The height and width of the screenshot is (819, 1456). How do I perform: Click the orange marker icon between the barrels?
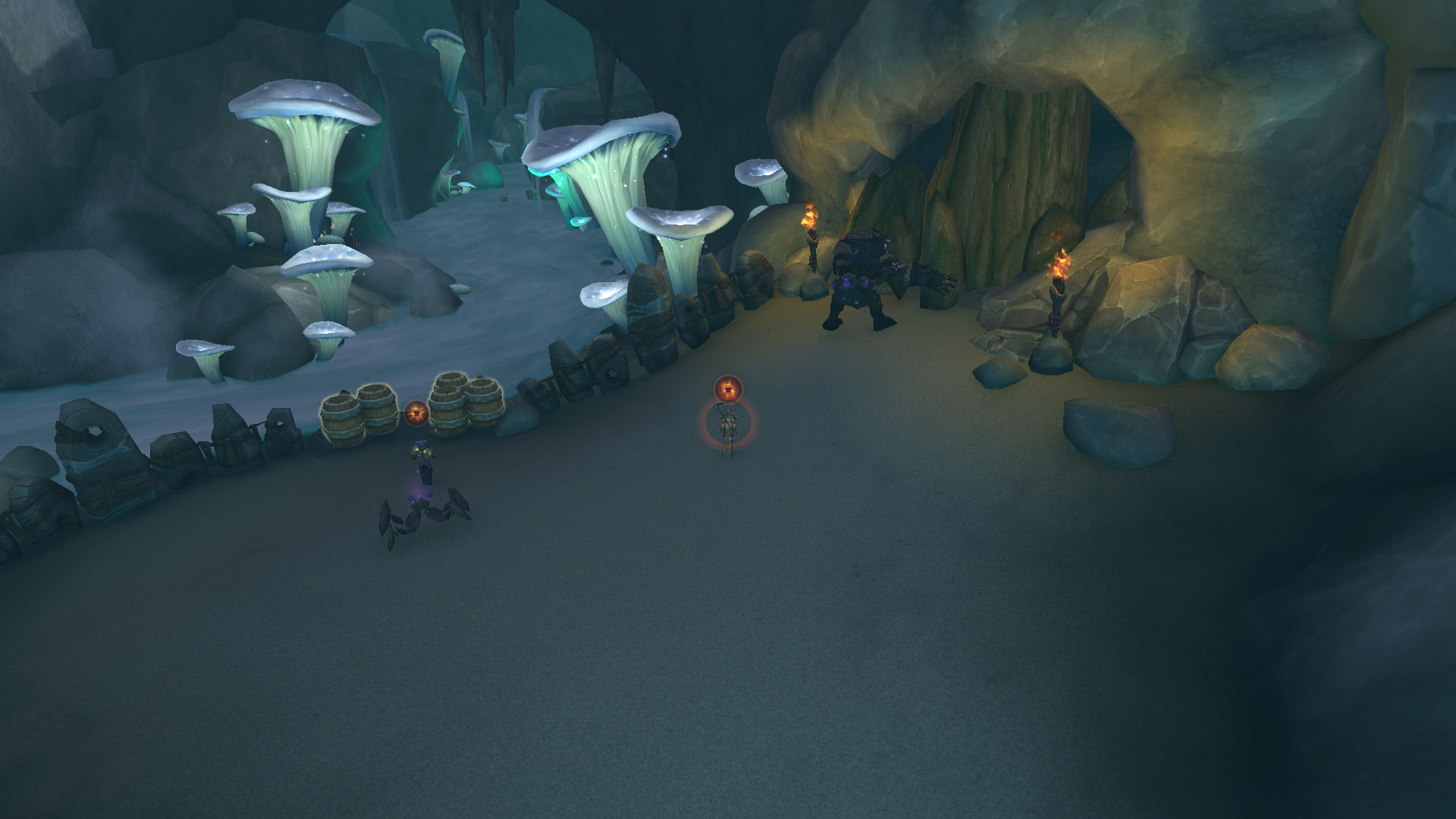(416, 413)
